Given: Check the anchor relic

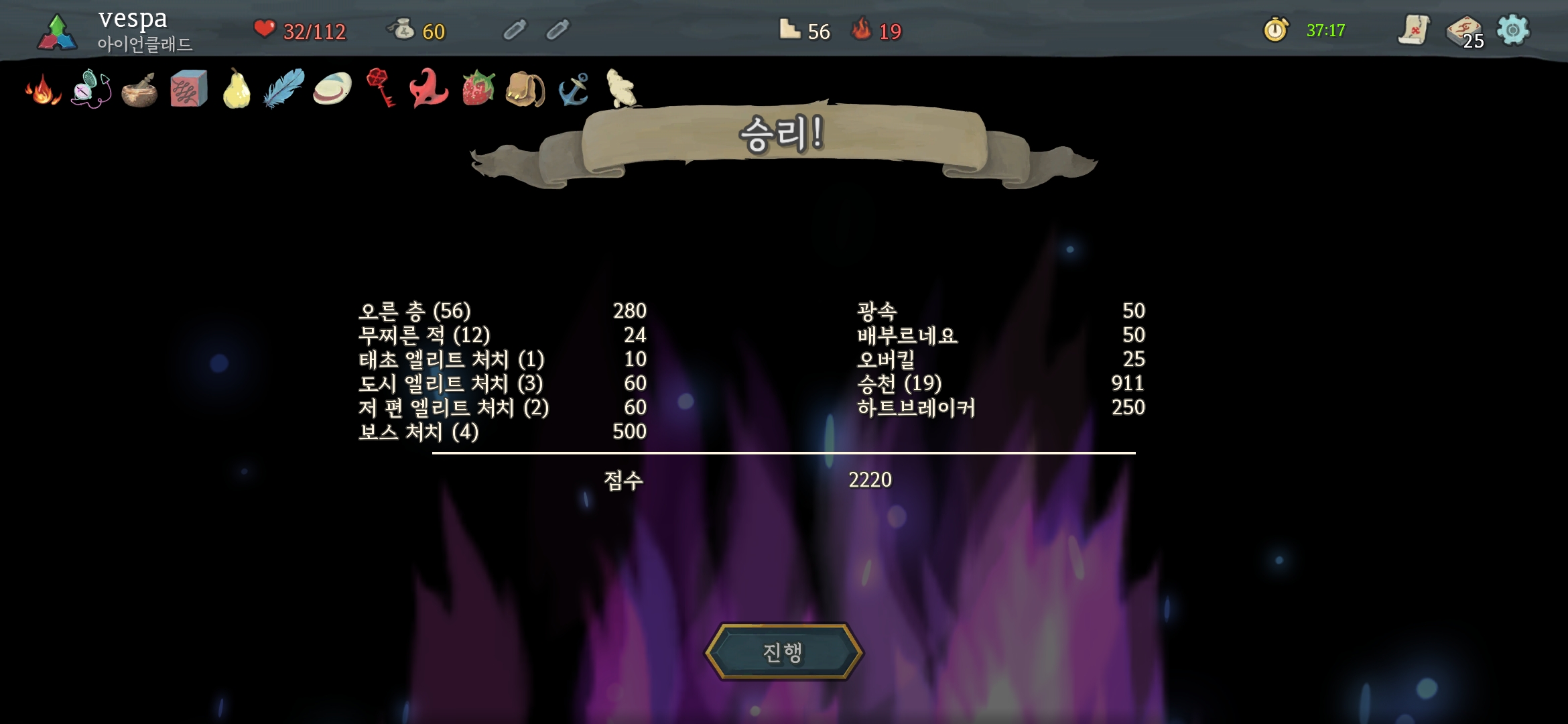Looking at the screenshot, I should coord(574,89).
